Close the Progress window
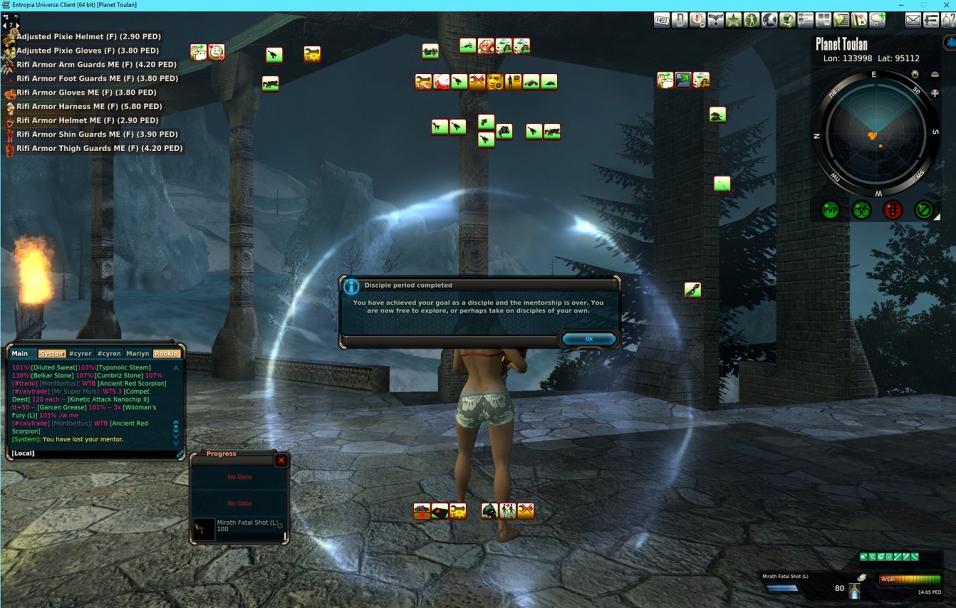 click(281, 460)
